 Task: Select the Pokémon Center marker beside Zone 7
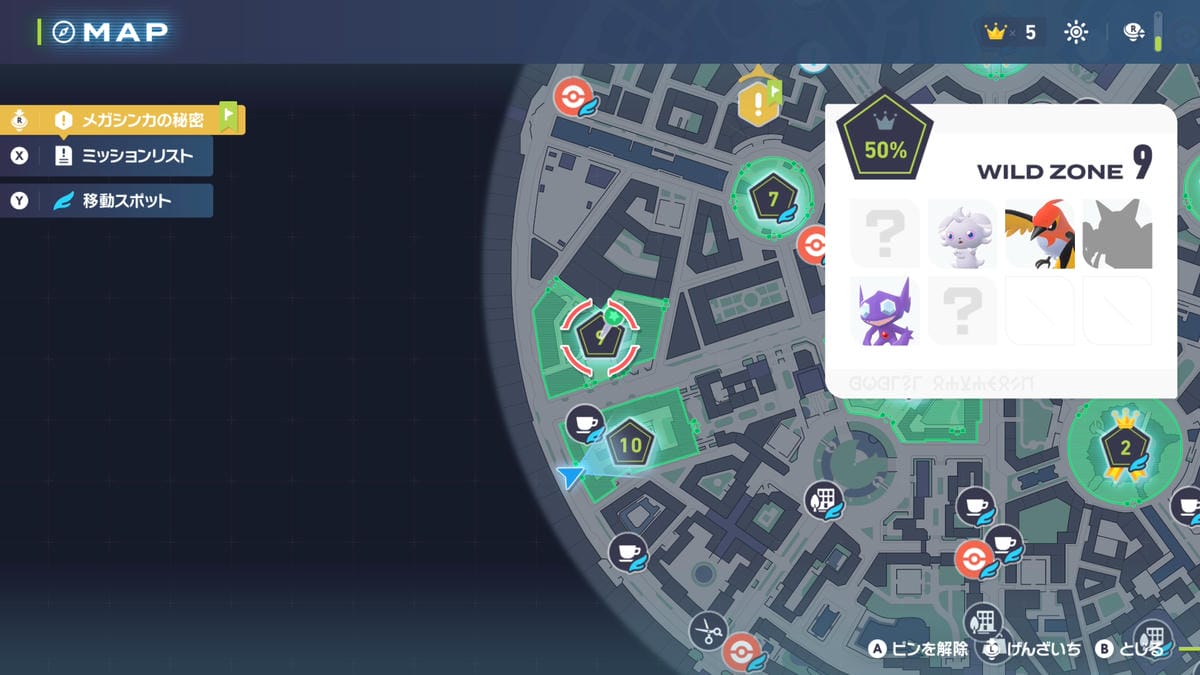pyautogui.click(x=815, y=245)
